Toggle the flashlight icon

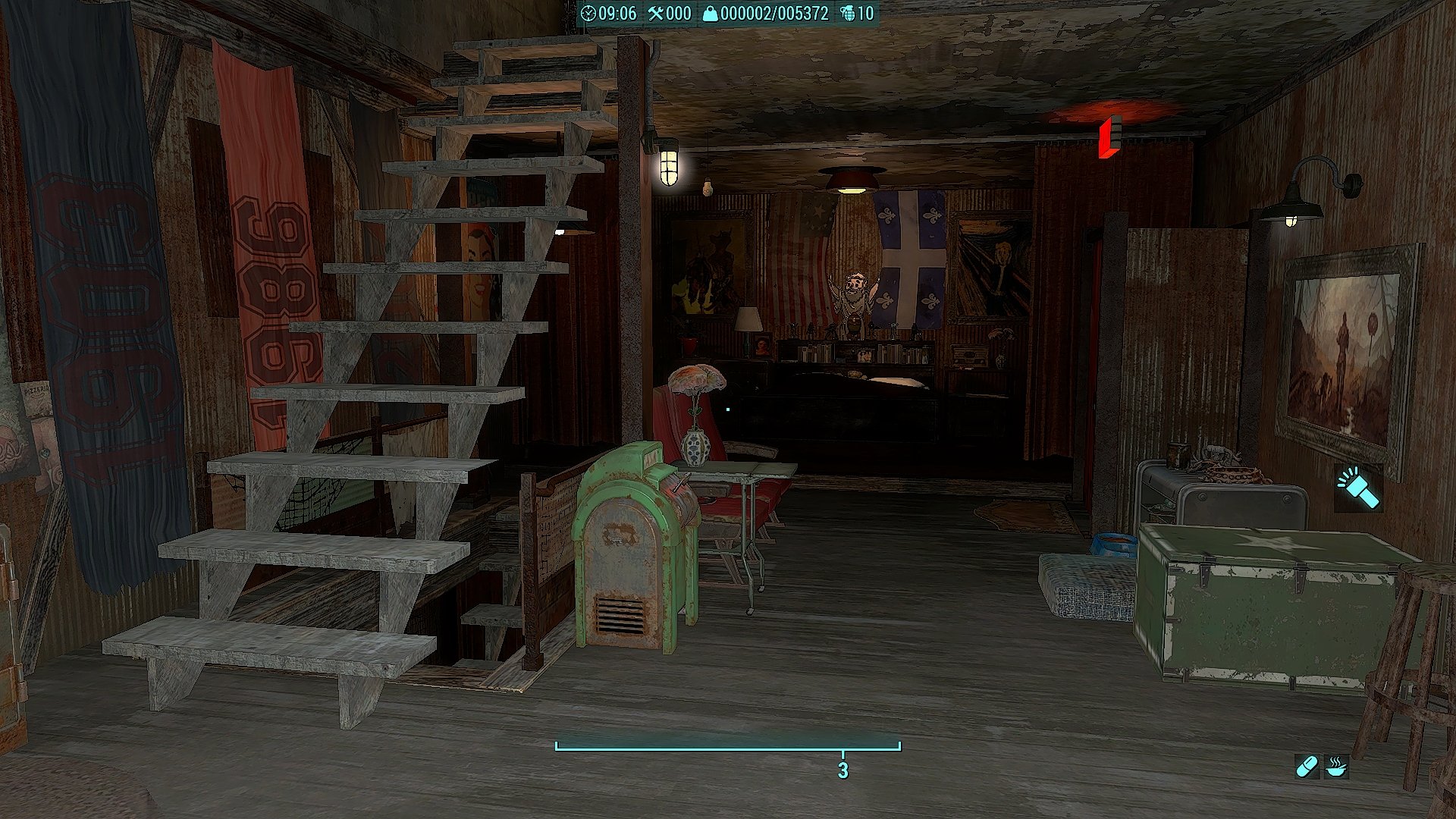[1358, 488]
